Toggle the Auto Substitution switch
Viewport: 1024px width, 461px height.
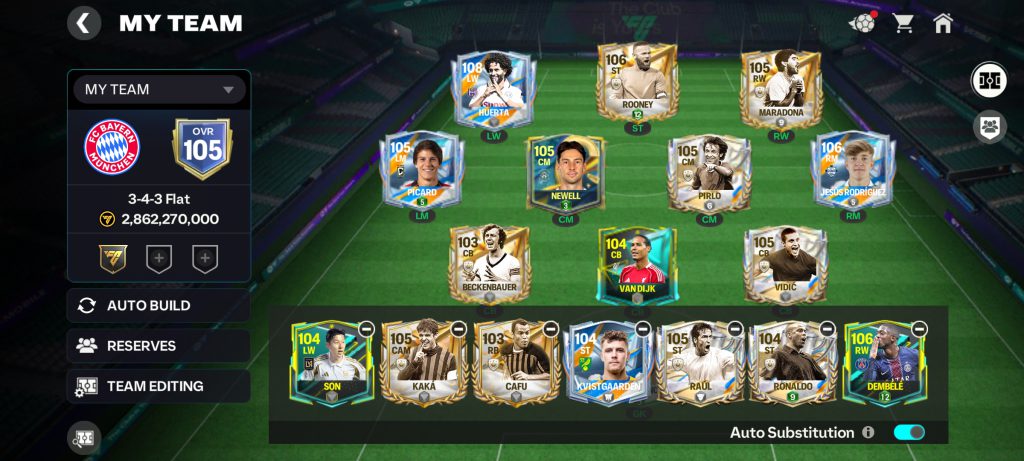tap(909, 432)
